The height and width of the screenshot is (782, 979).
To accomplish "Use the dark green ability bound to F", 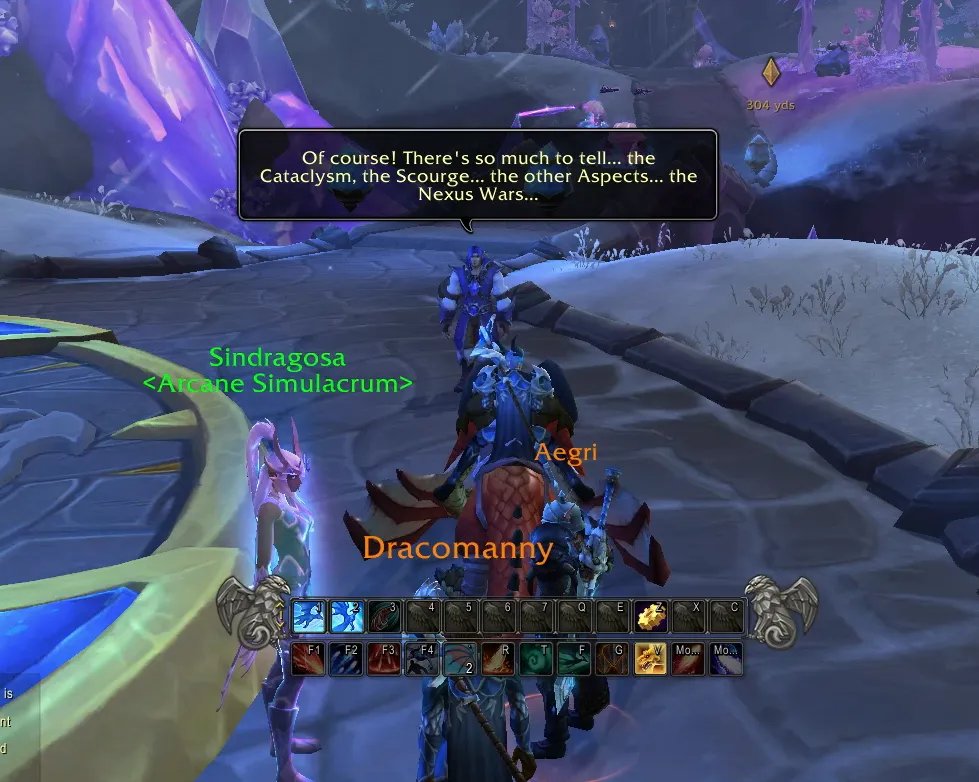I will 575,659.
